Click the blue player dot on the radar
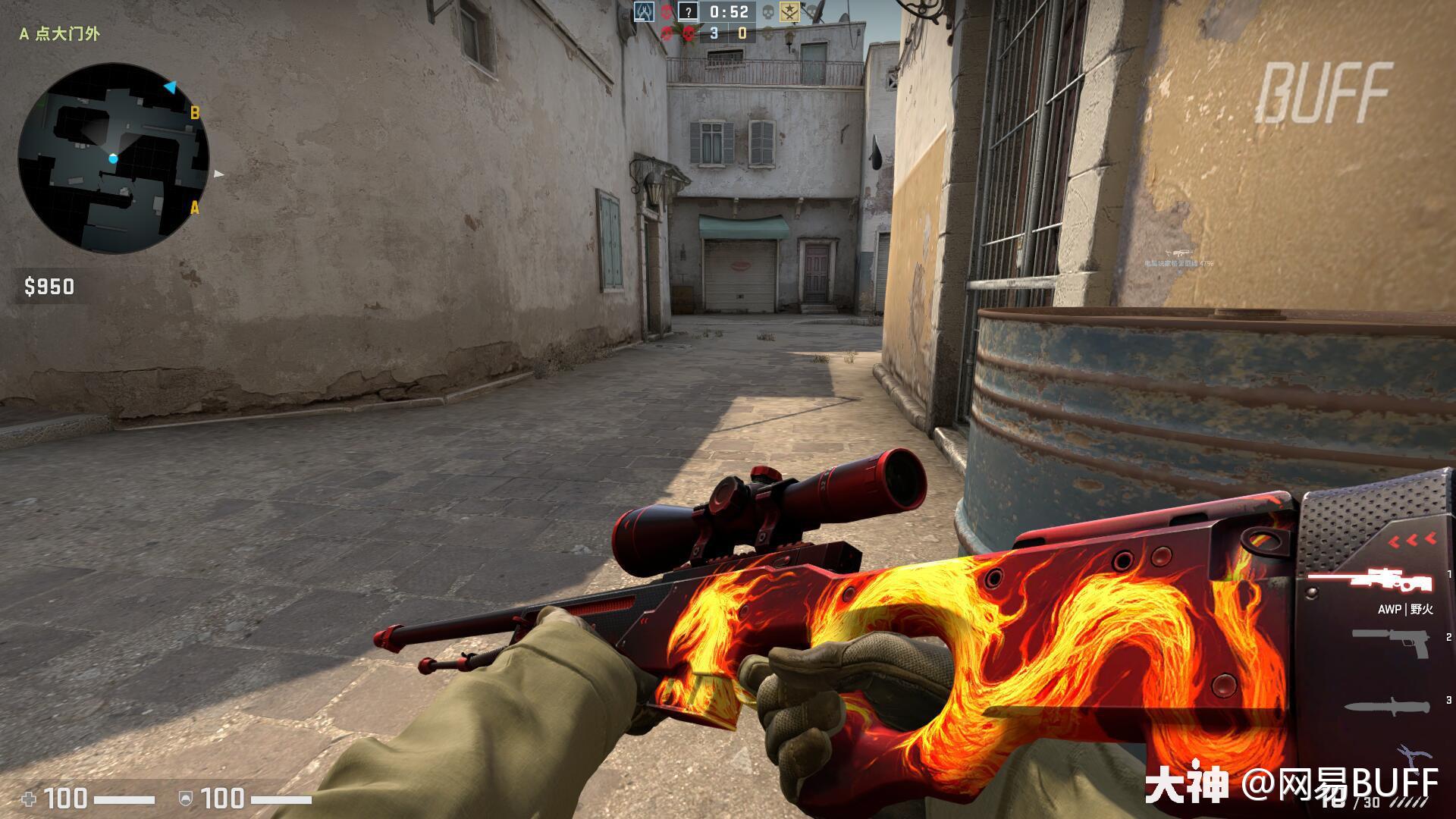Screen dimensions: 1456x819 [x=115, y=158]
